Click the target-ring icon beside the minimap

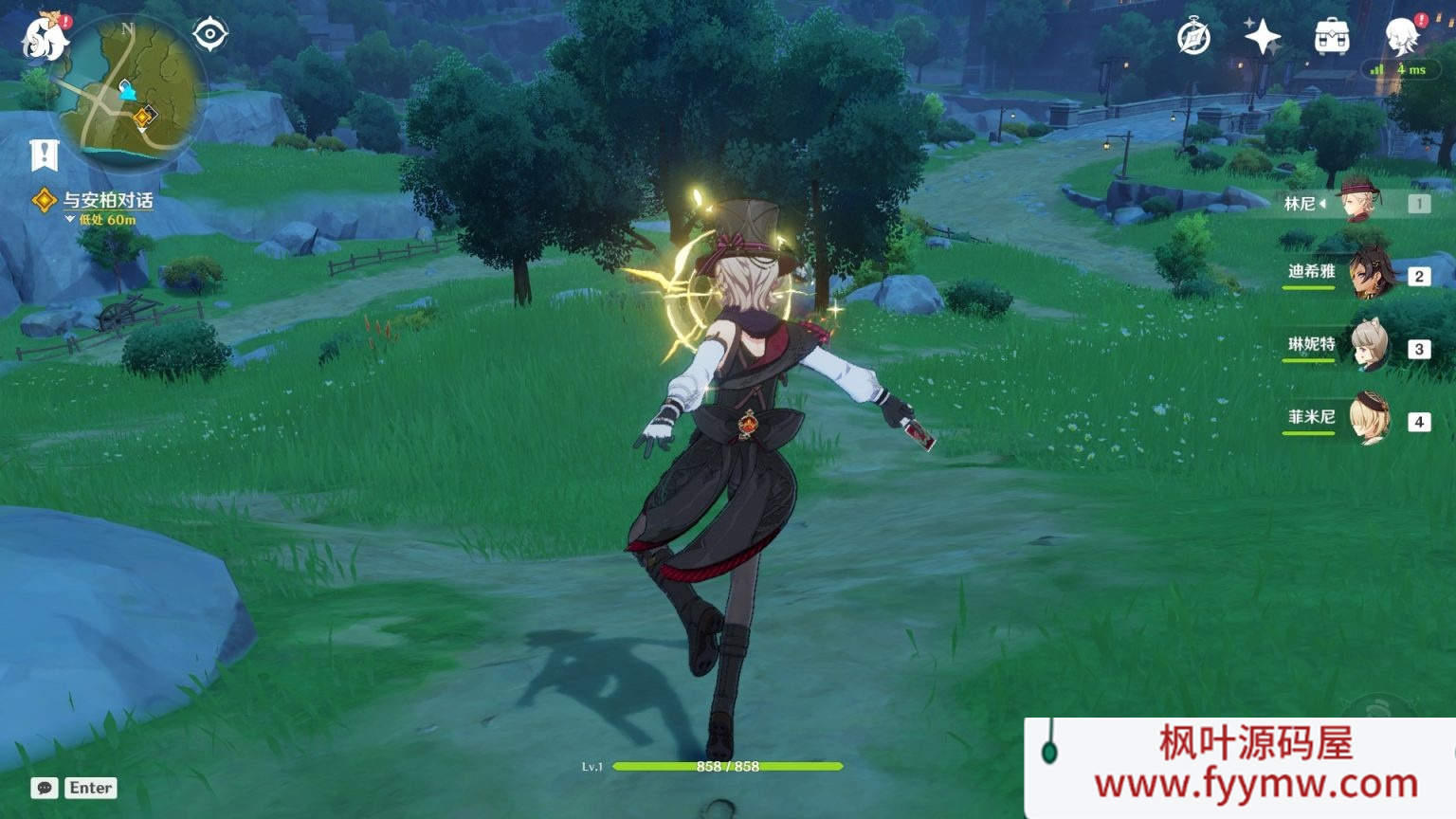pyautogui.click(x=209, y=35)
